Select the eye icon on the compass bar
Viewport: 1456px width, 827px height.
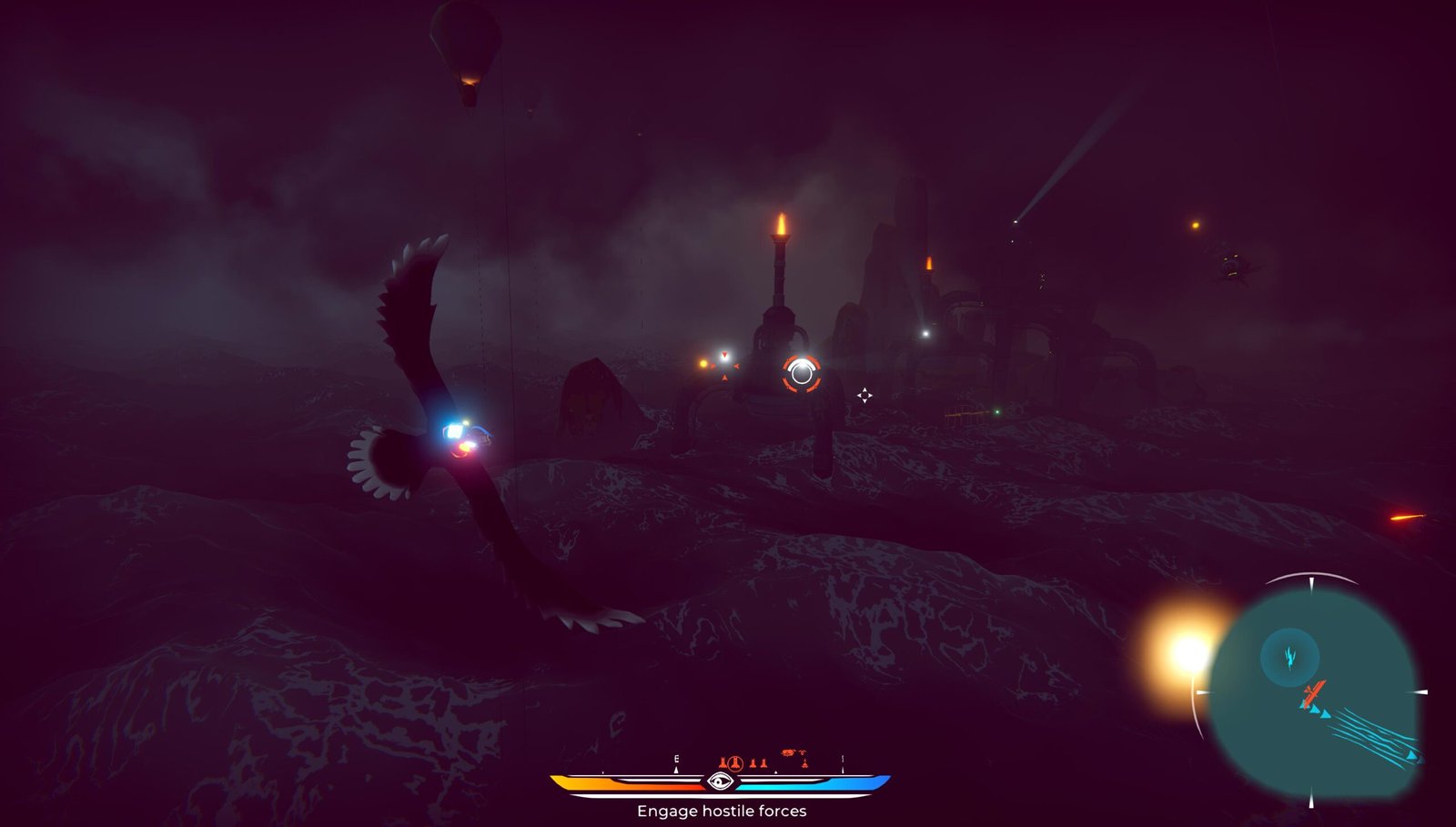pyautogui.click(x=720, y=782)
